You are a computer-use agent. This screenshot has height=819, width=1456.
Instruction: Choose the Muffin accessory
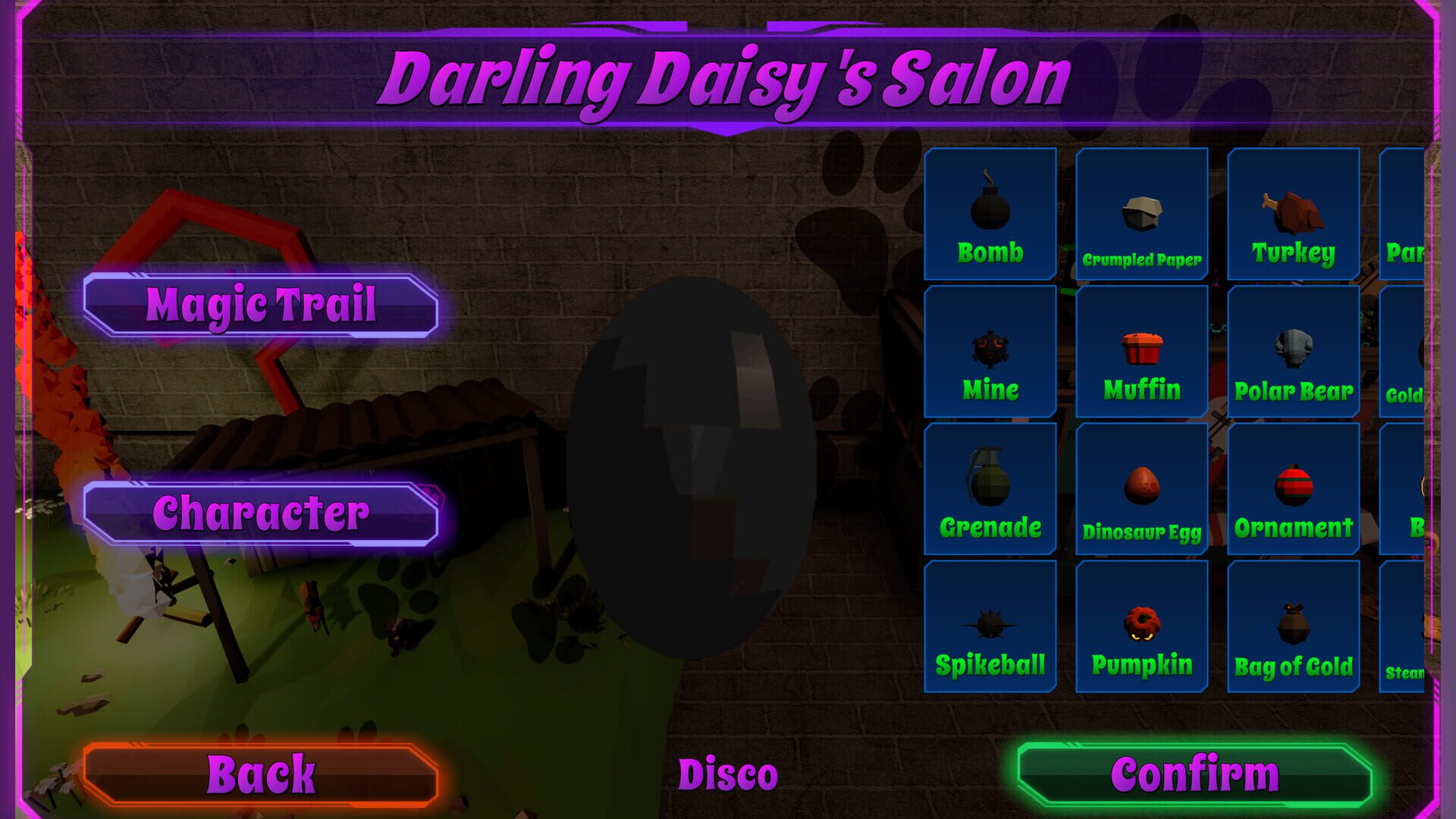click(x=1141, y=350)
